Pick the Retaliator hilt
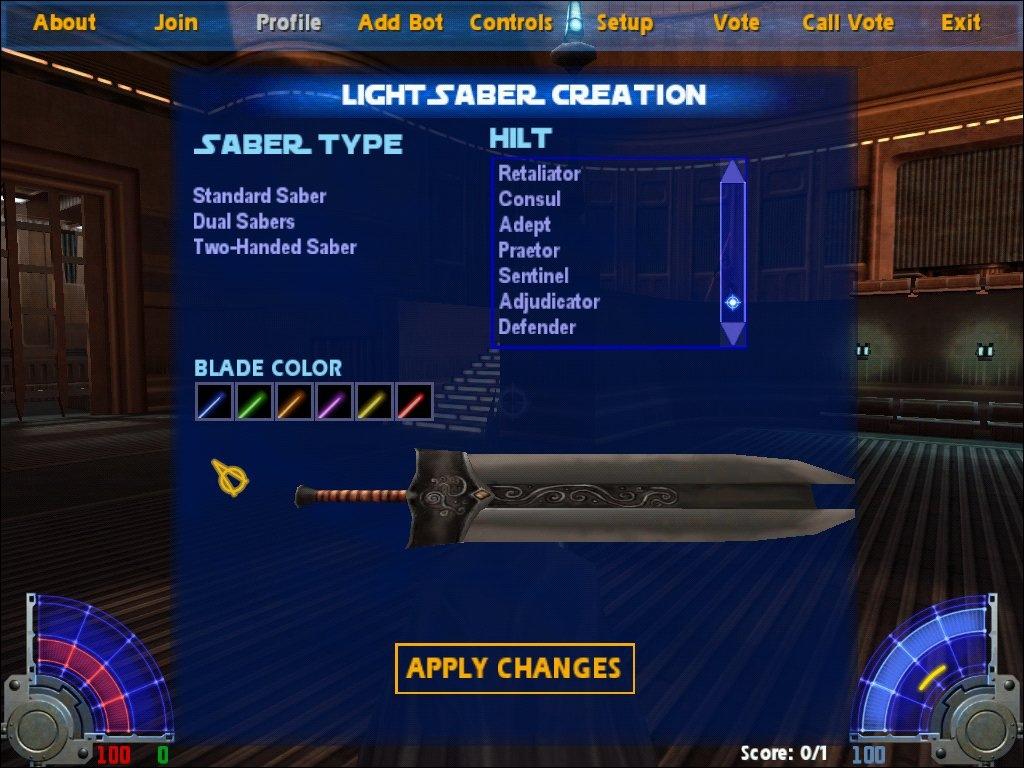1024x768 pixels. coord(539,173)
